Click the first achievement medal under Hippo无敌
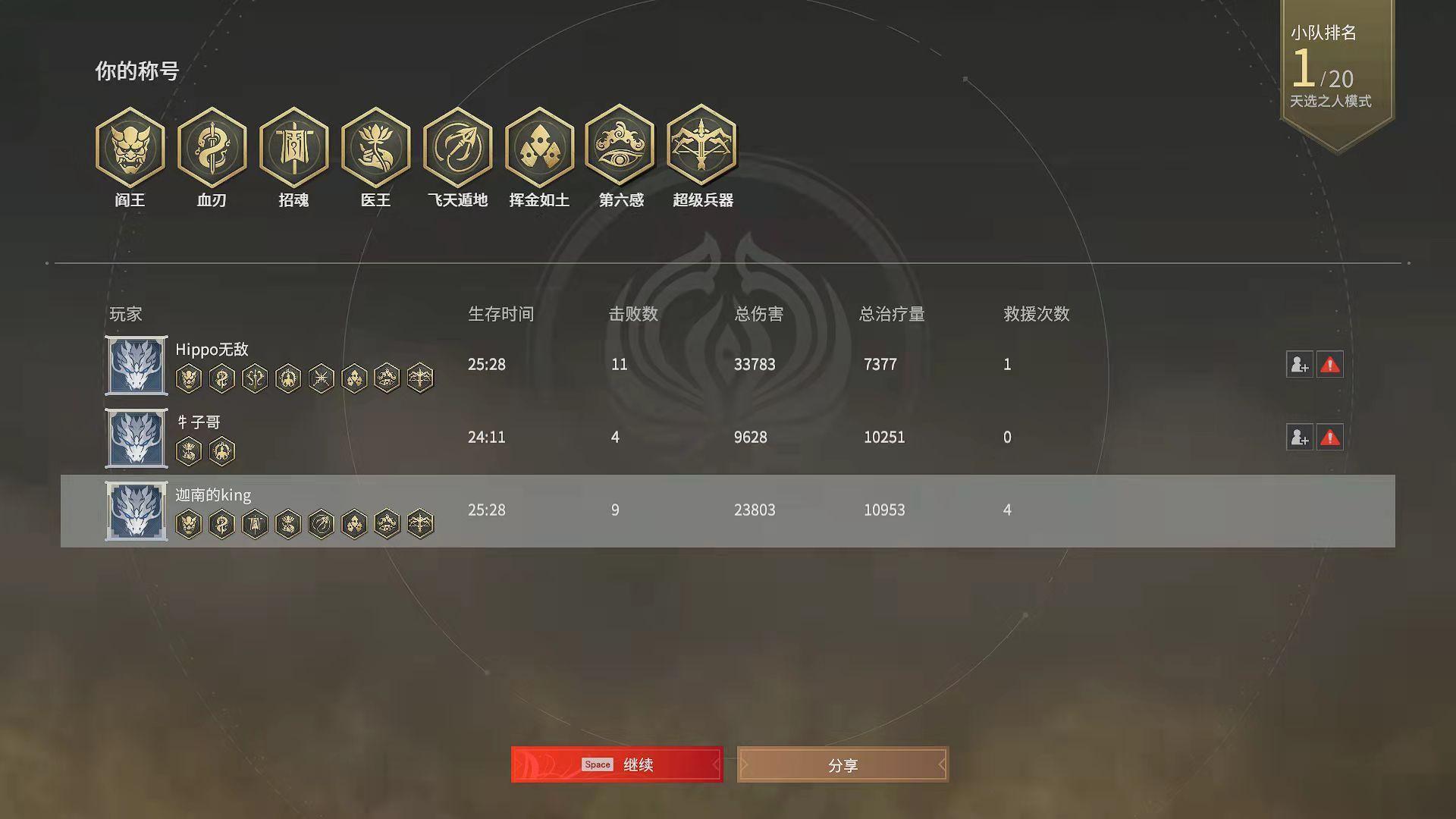1456x819 pixels. click(x=189, y=378)
